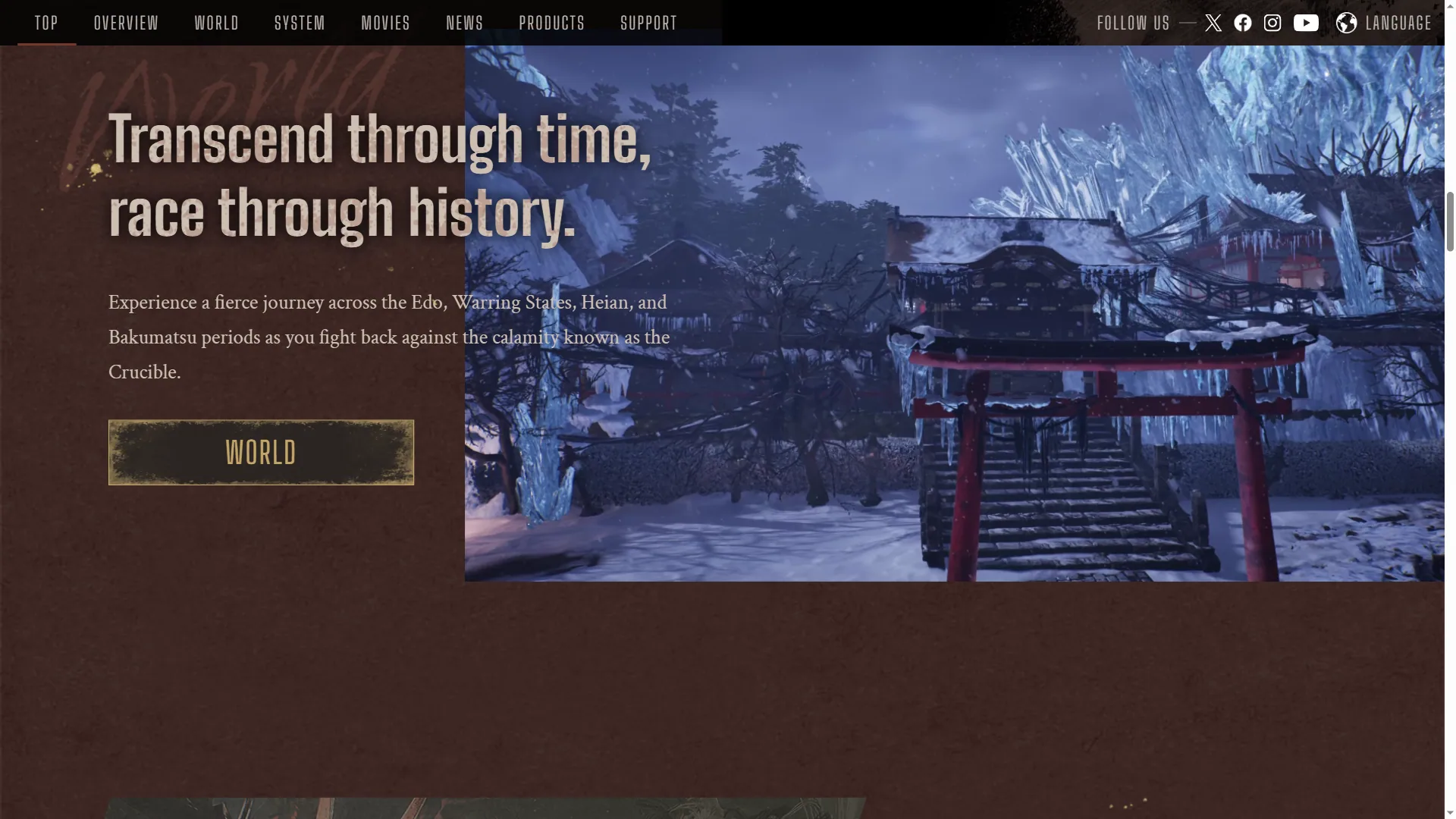The width and height of the screenshot is (1456, 819).
Task: Click the page scrollbar thumb
Action: click(x=1450, y=221)
